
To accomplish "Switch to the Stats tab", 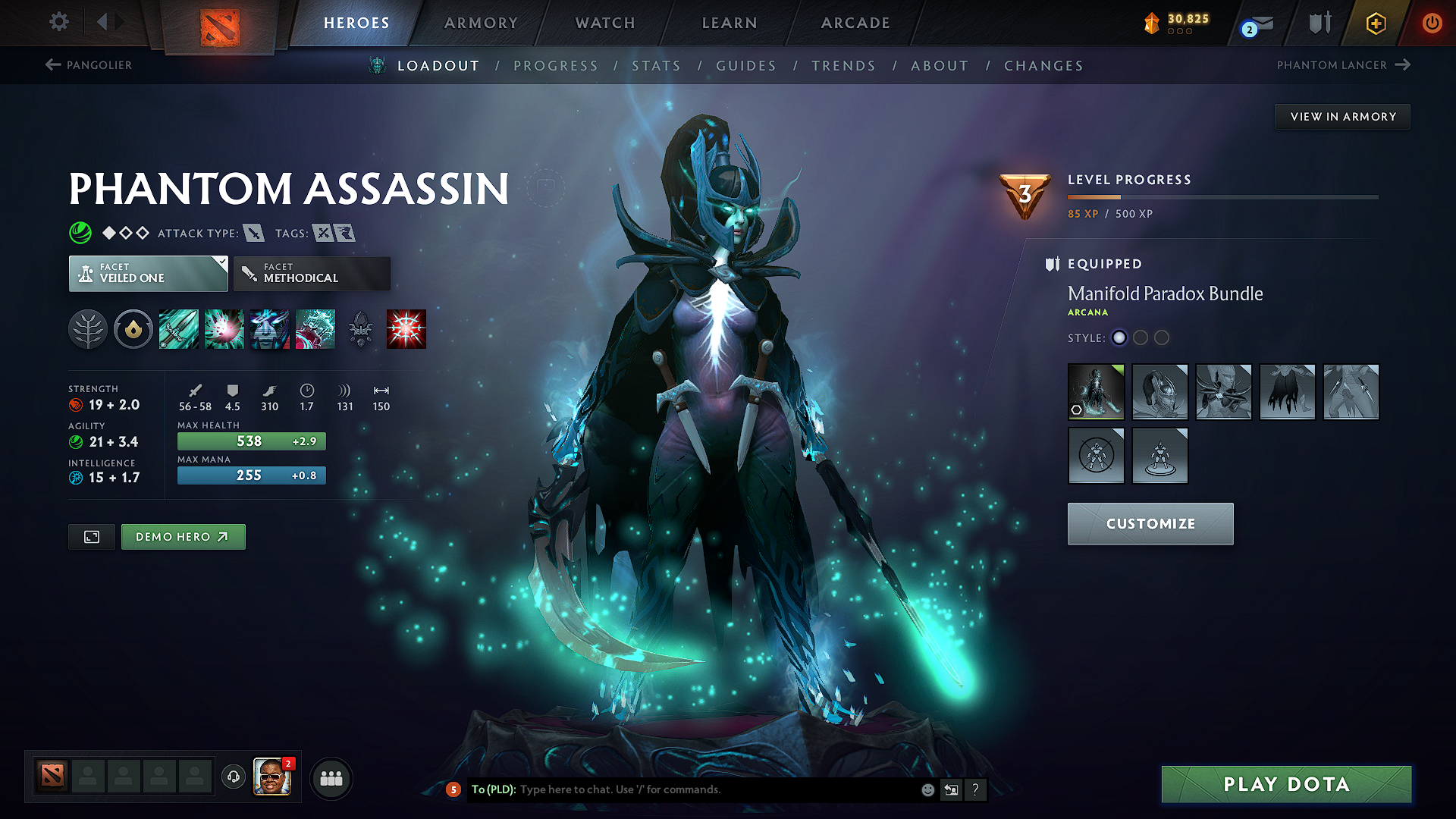I will tap(657, 66).
